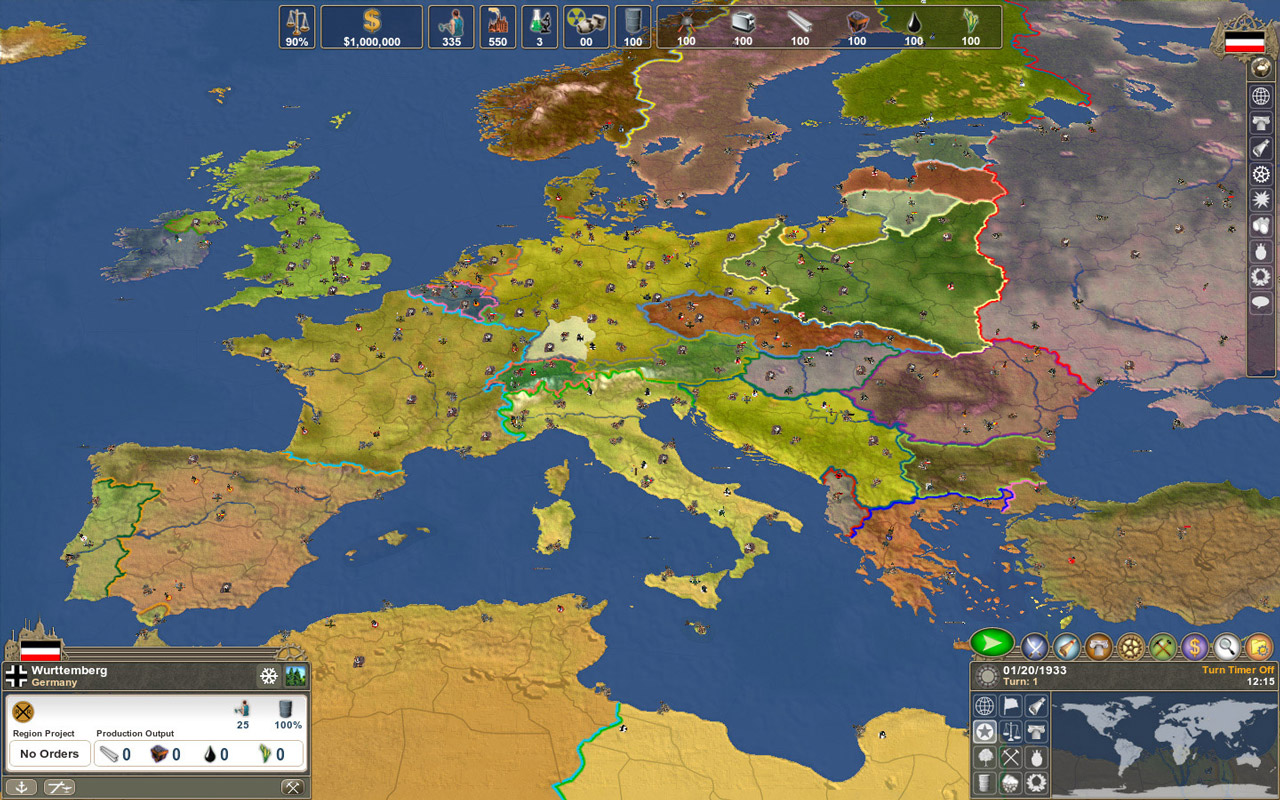1280x800 pixels.
Task: Toggle the flag overlay beside the minimap
Action: pos(1010,706)
